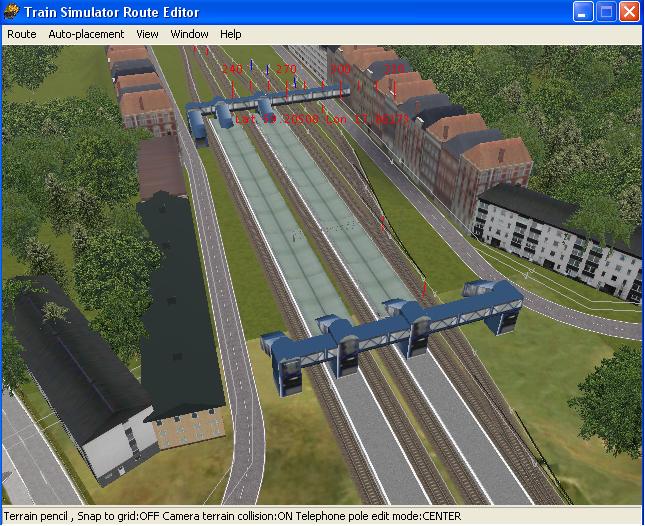
Task: Close the Route Editor window
Action: (x=629, y=12)
